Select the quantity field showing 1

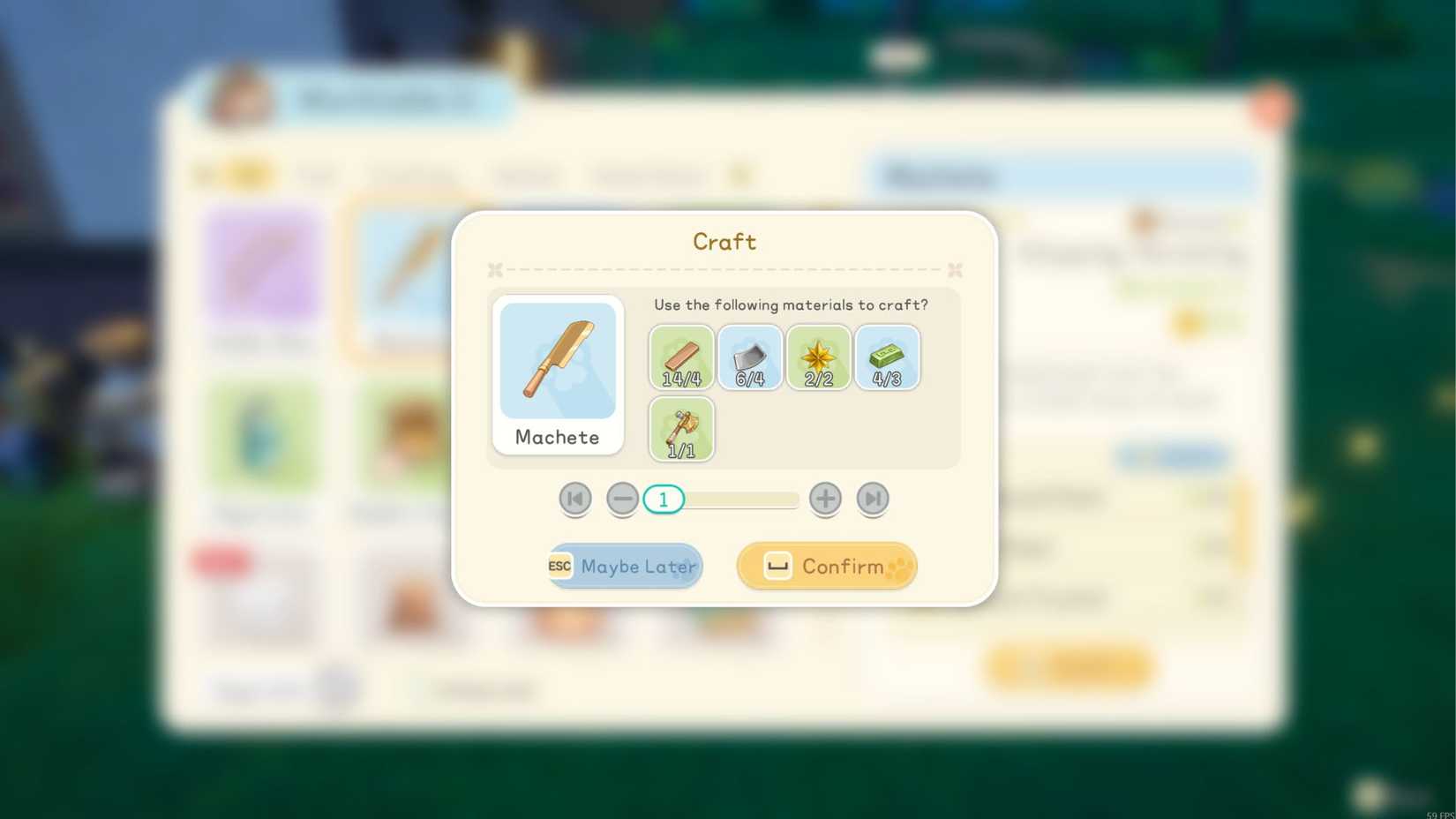663,498
